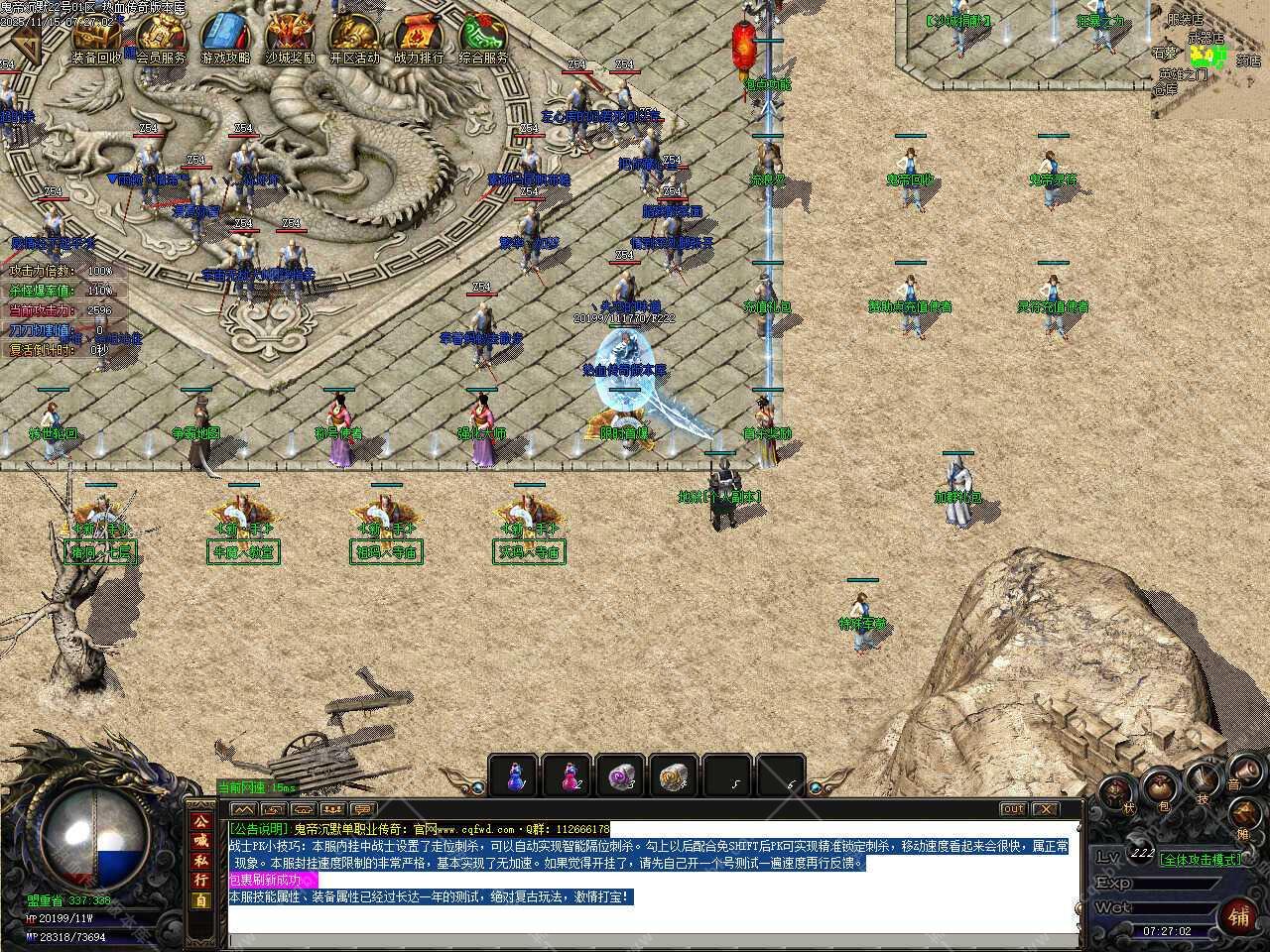This screenshot has width=1270, height=952.
Task: Open the character status 状 button
Action: [x=1115, y=792]
